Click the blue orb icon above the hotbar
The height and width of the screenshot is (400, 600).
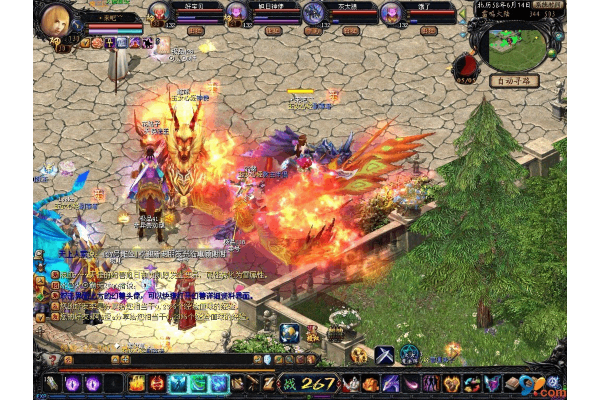tap(290, 334)
